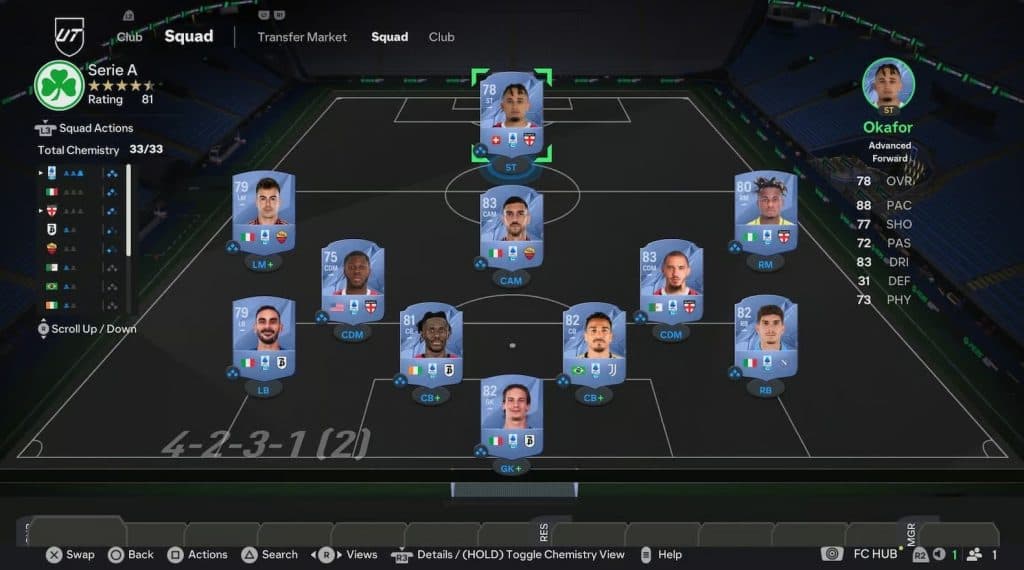View Okafor's portrait in the details panel
Viewport: 1024px width, 570px height.
888,85
